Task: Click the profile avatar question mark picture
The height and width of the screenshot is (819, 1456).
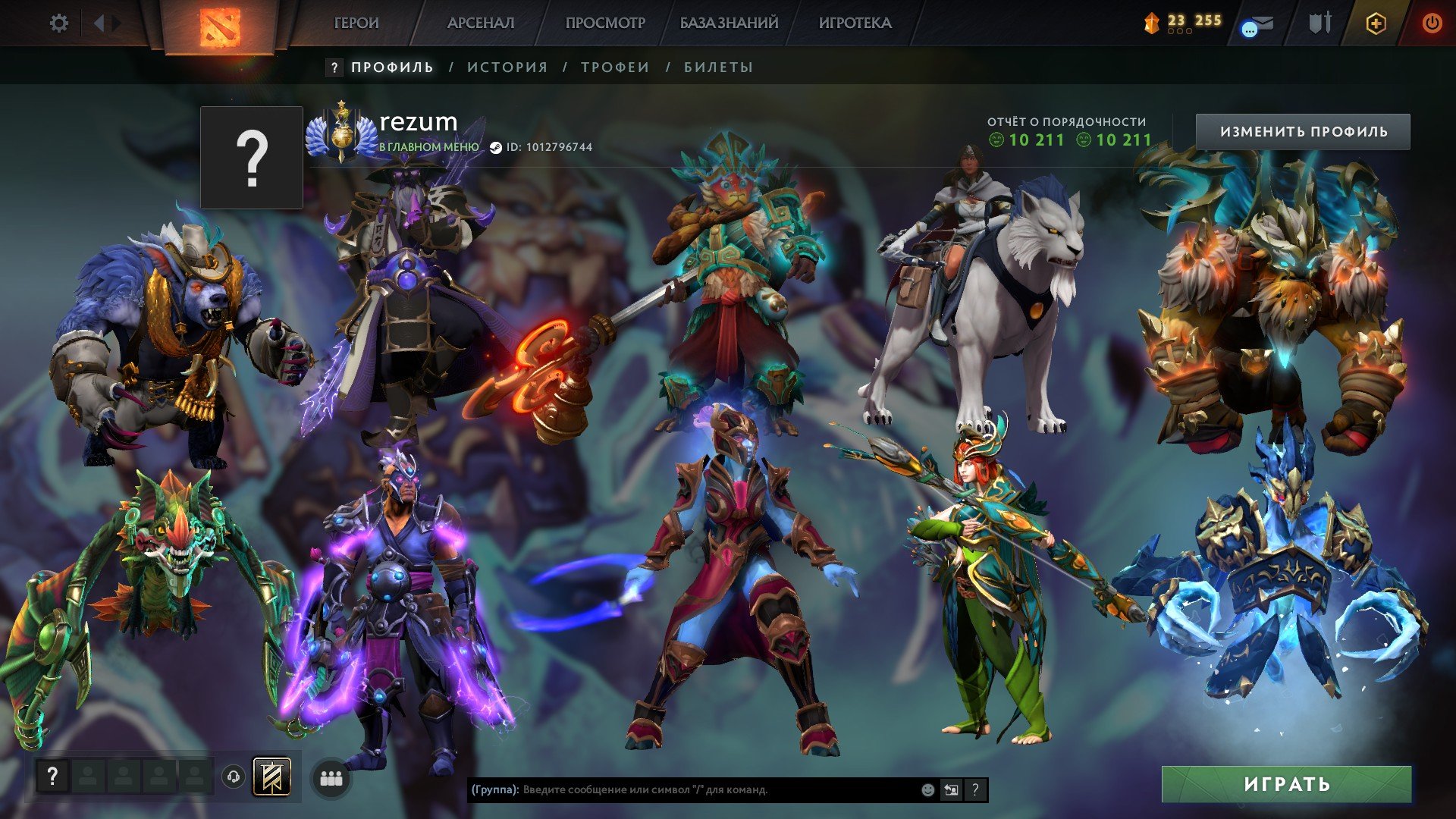Action: click(252, 158)
